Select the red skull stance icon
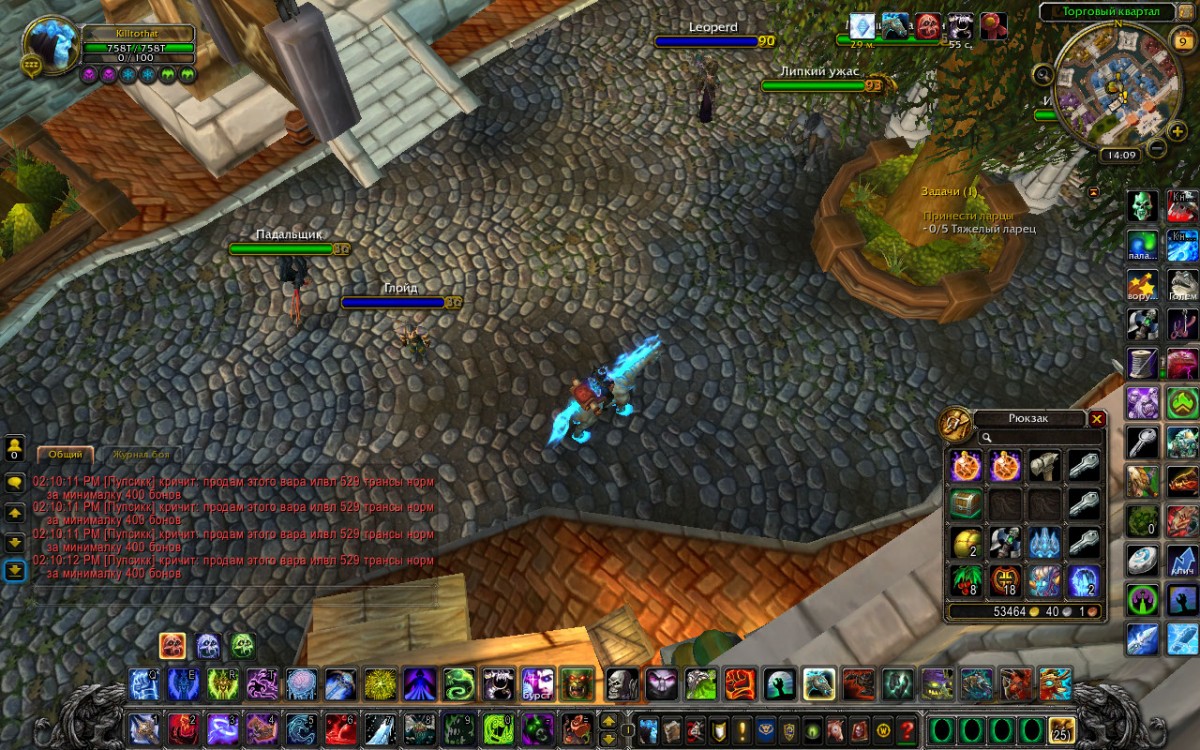Viewport: 1200px width, 750px height. [172, 646]
